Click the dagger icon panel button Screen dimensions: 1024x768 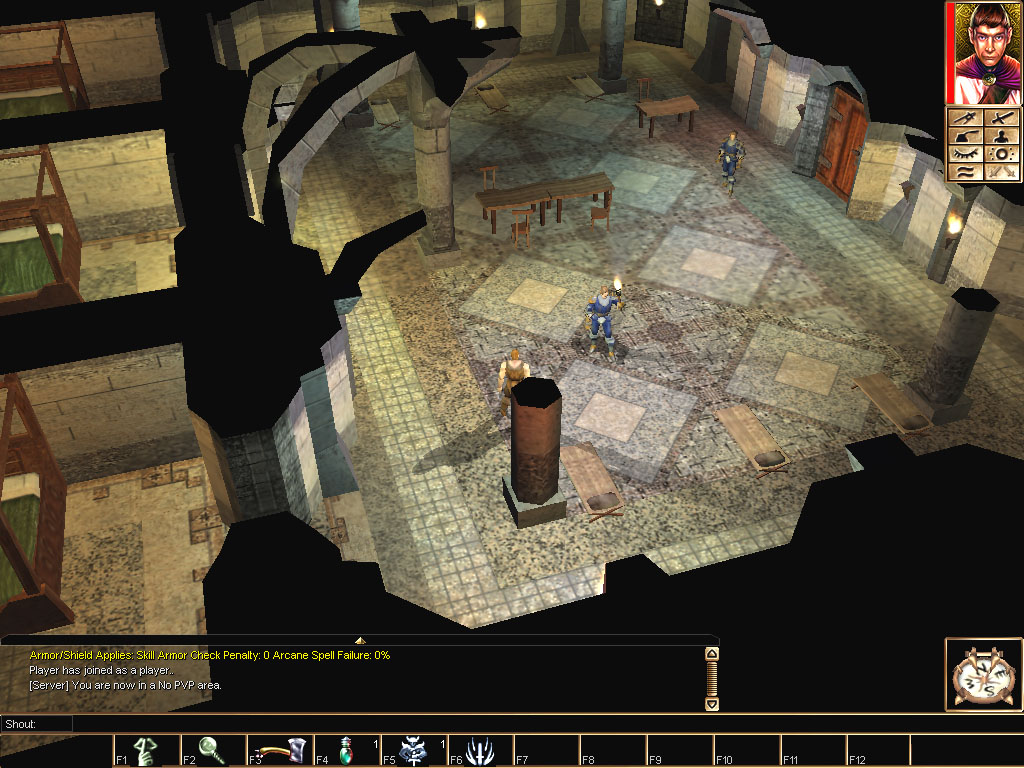pos(965,118)
